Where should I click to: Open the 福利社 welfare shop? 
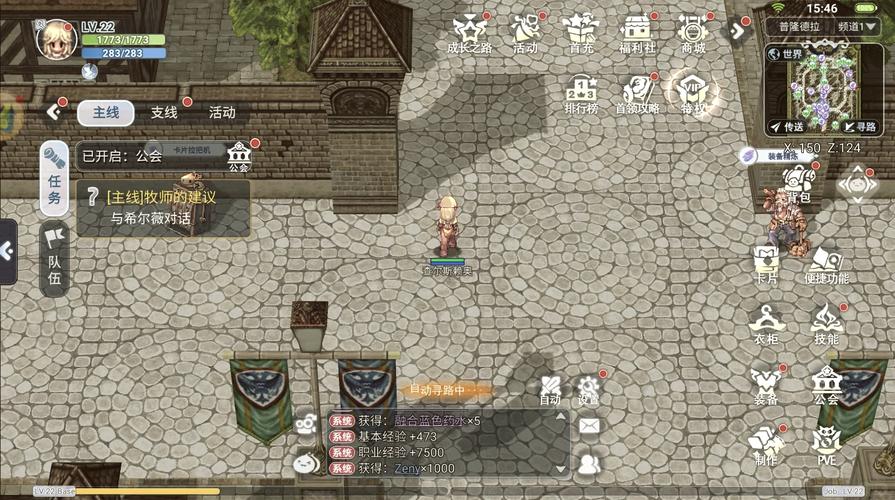(637, 33)
